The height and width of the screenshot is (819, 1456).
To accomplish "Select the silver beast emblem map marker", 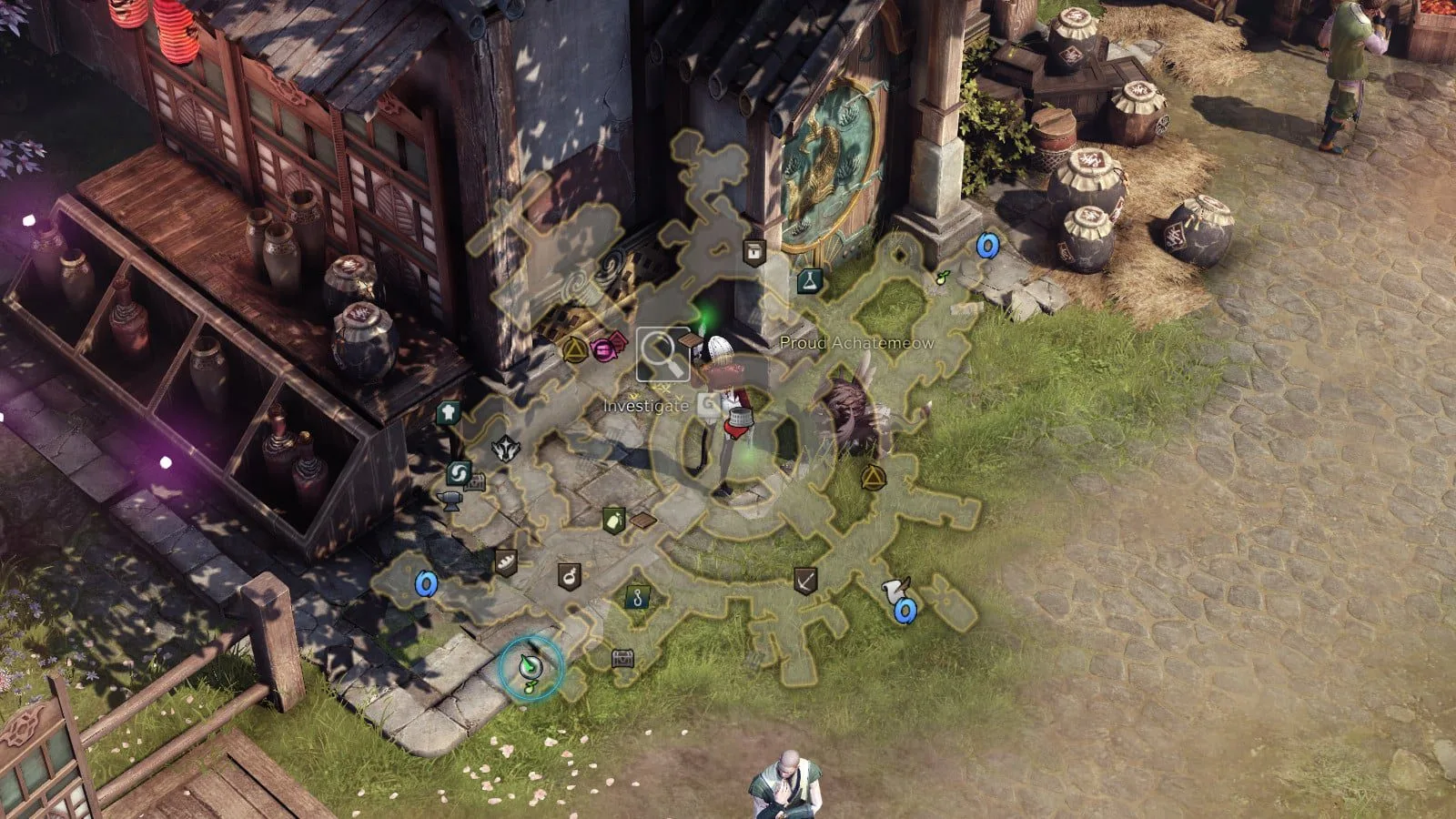I will point(503,448).
